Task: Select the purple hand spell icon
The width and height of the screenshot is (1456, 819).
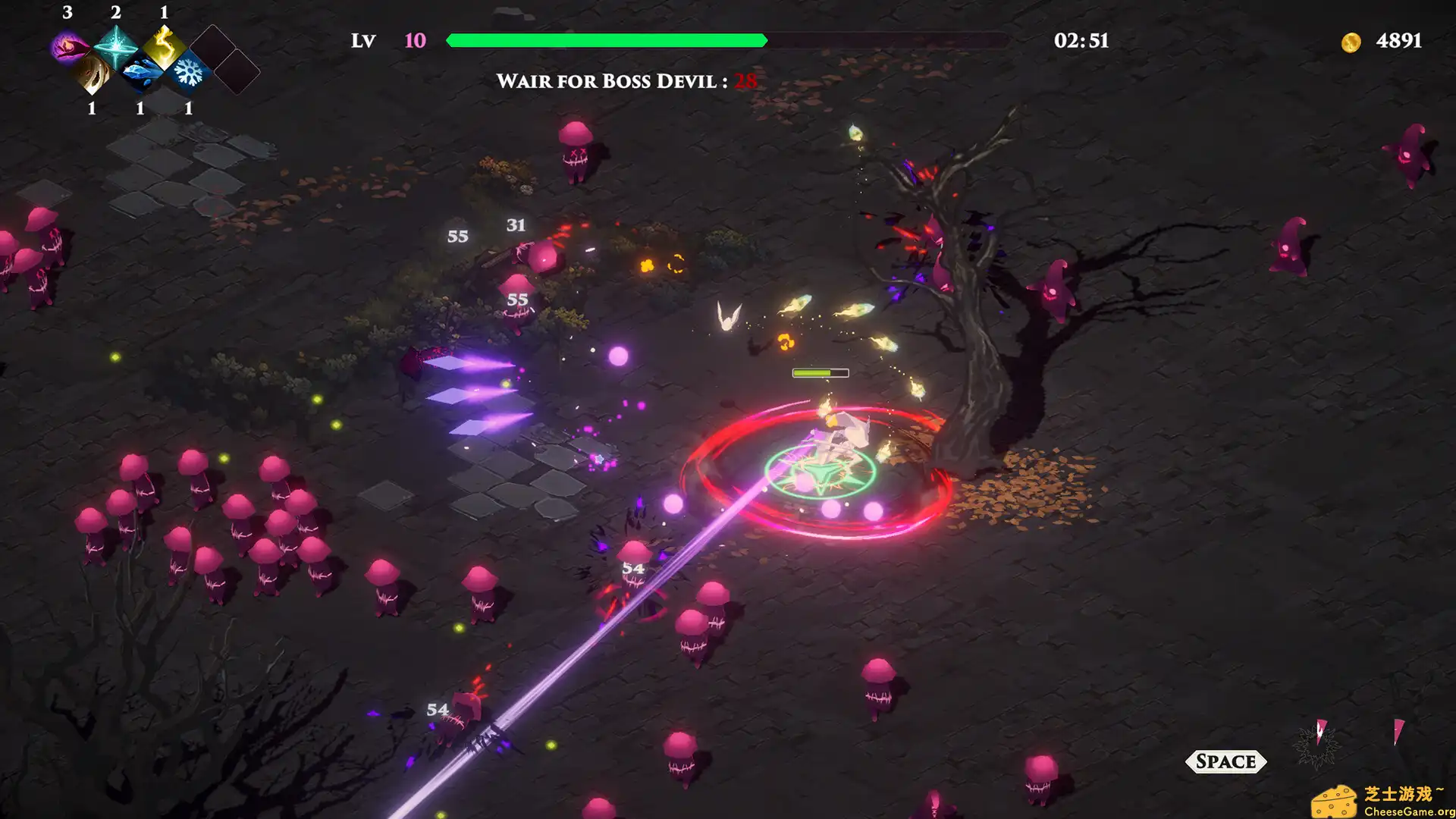Action: pyautogui.click(x=68, y=47)
